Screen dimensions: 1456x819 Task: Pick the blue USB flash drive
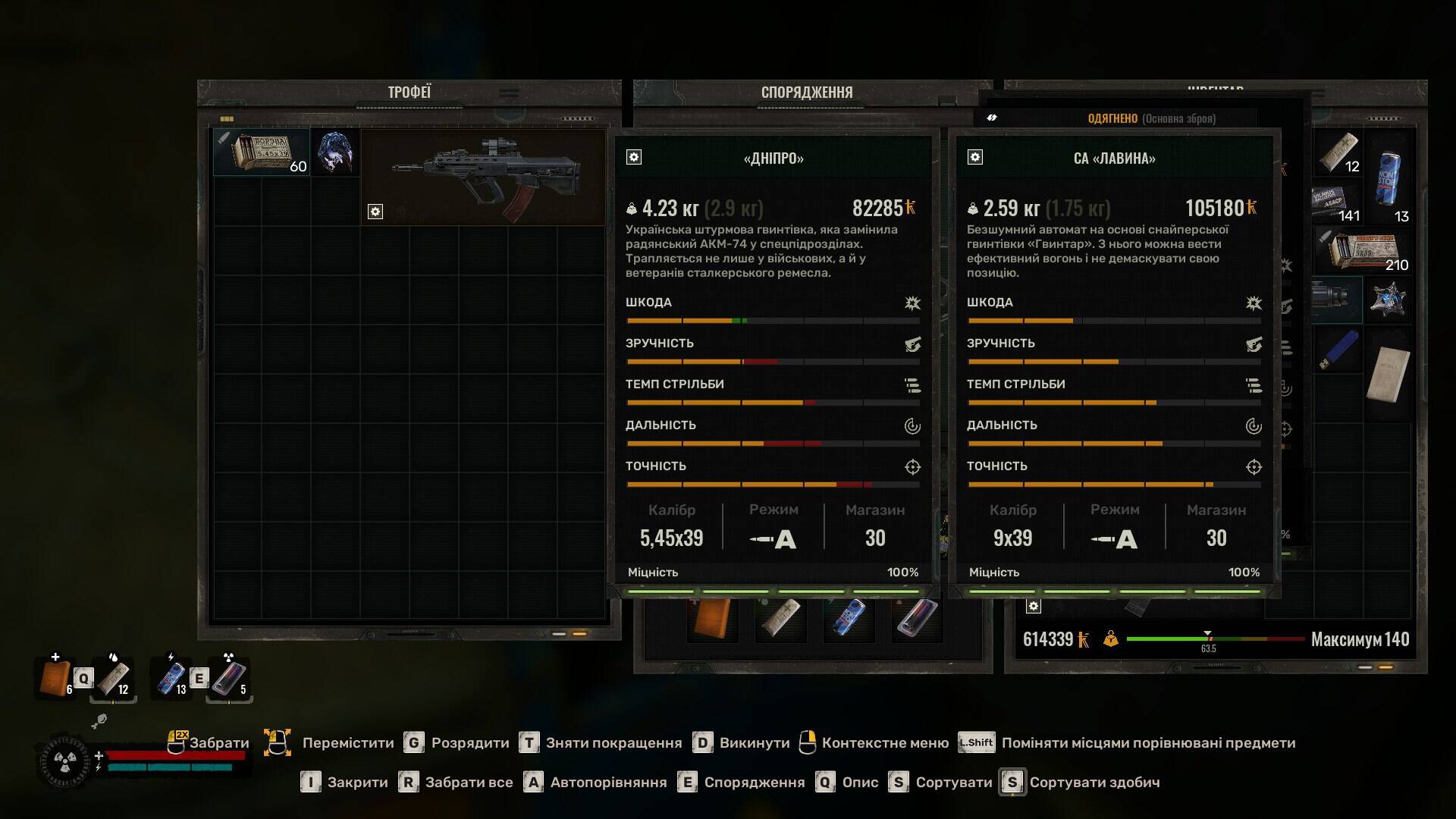(1339, 350)
